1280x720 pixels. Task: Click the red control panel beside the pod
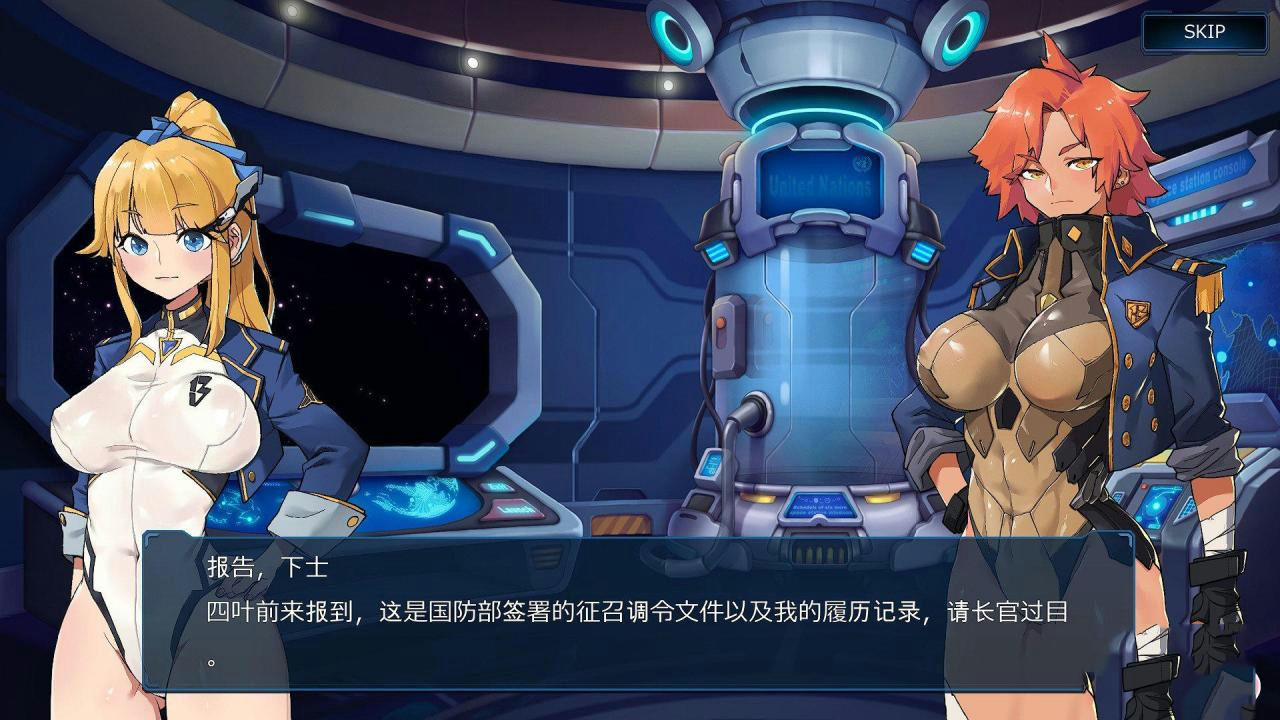(x=721, y=322)
